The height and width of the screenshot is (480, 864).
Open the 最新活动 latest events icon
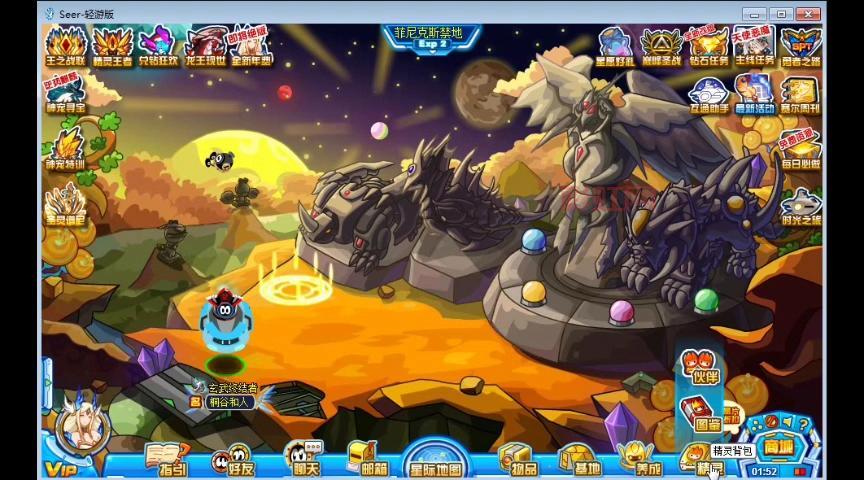click(x=754, y=95)
